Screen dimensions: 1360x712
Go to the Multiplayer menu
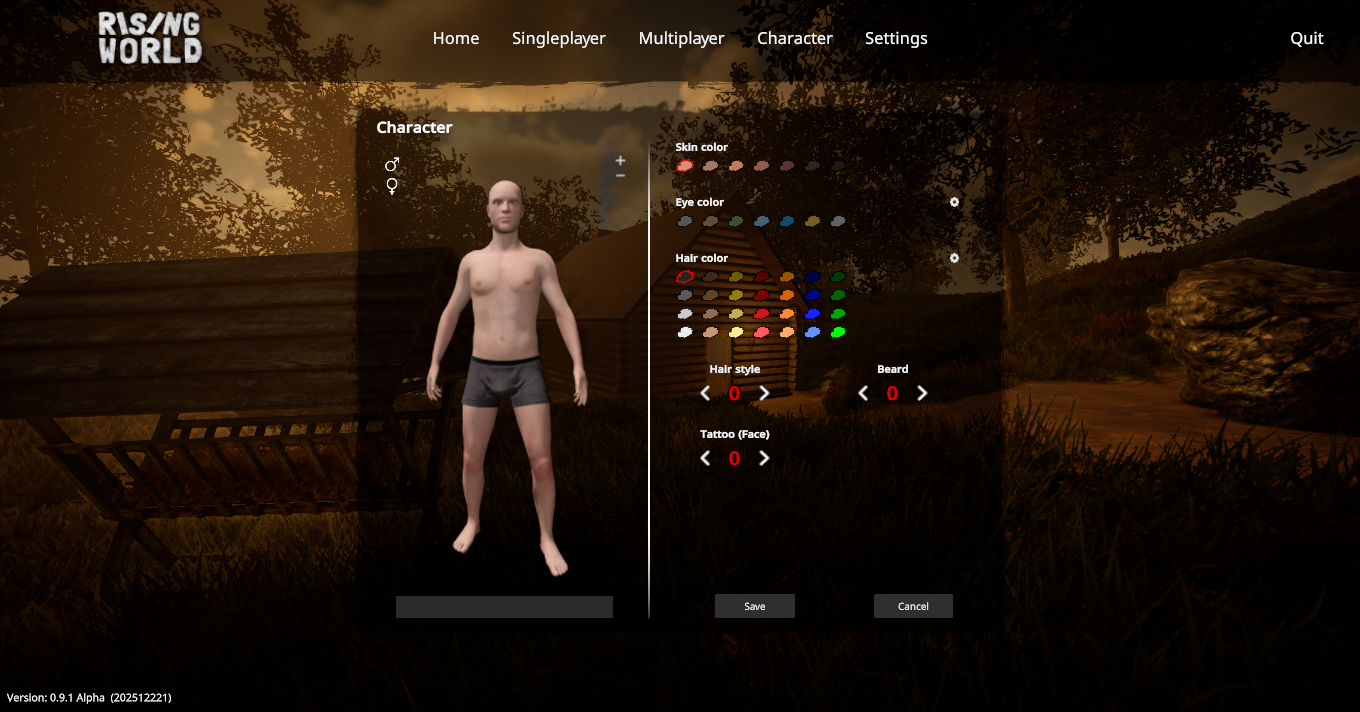(681, 38)
